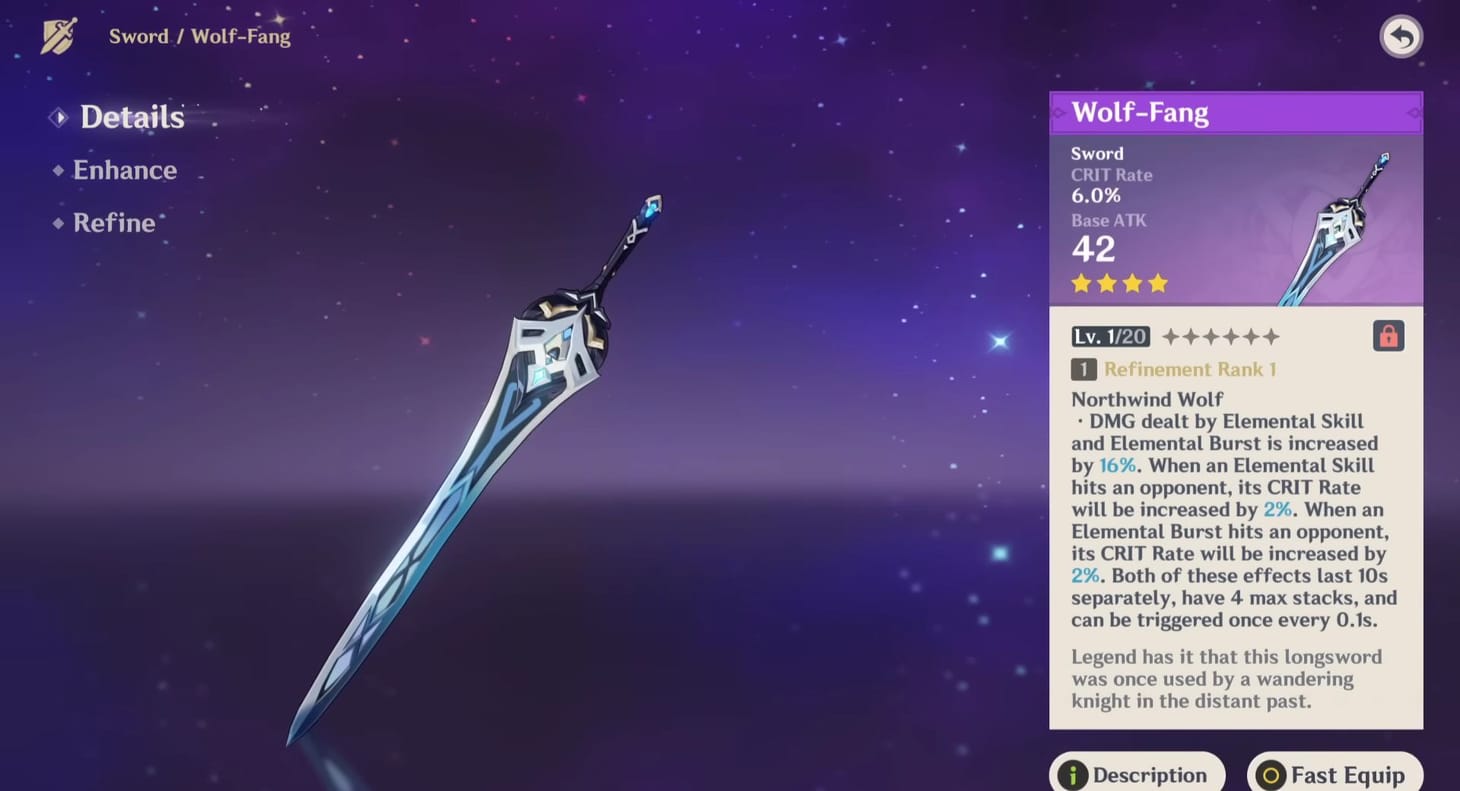Switch to the Enhance tab
The width and height of the screenshot is (1460, 791).
[125, 170]
